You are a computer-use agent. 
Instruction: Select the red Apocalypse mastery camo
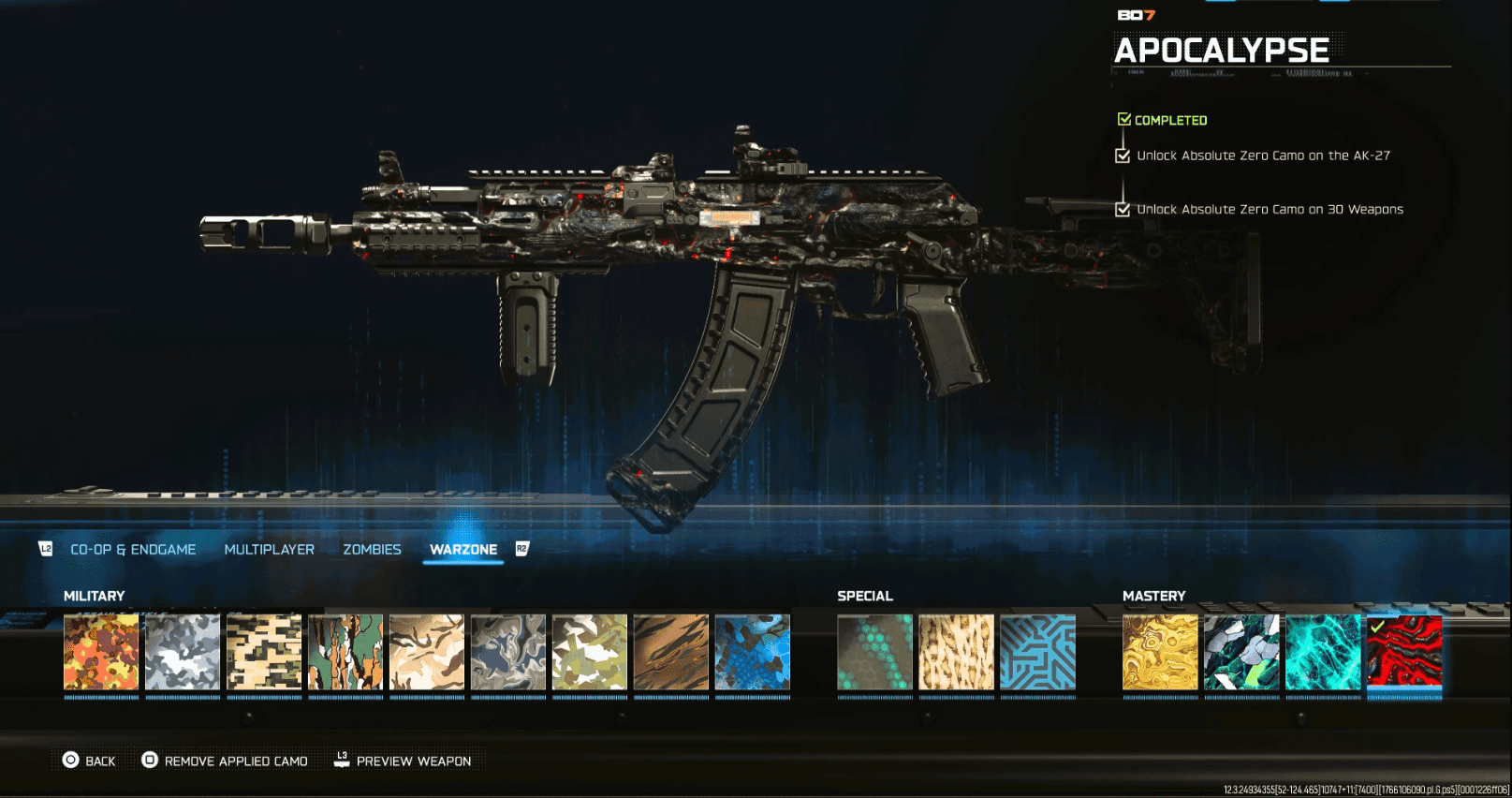pos(1404,653)
